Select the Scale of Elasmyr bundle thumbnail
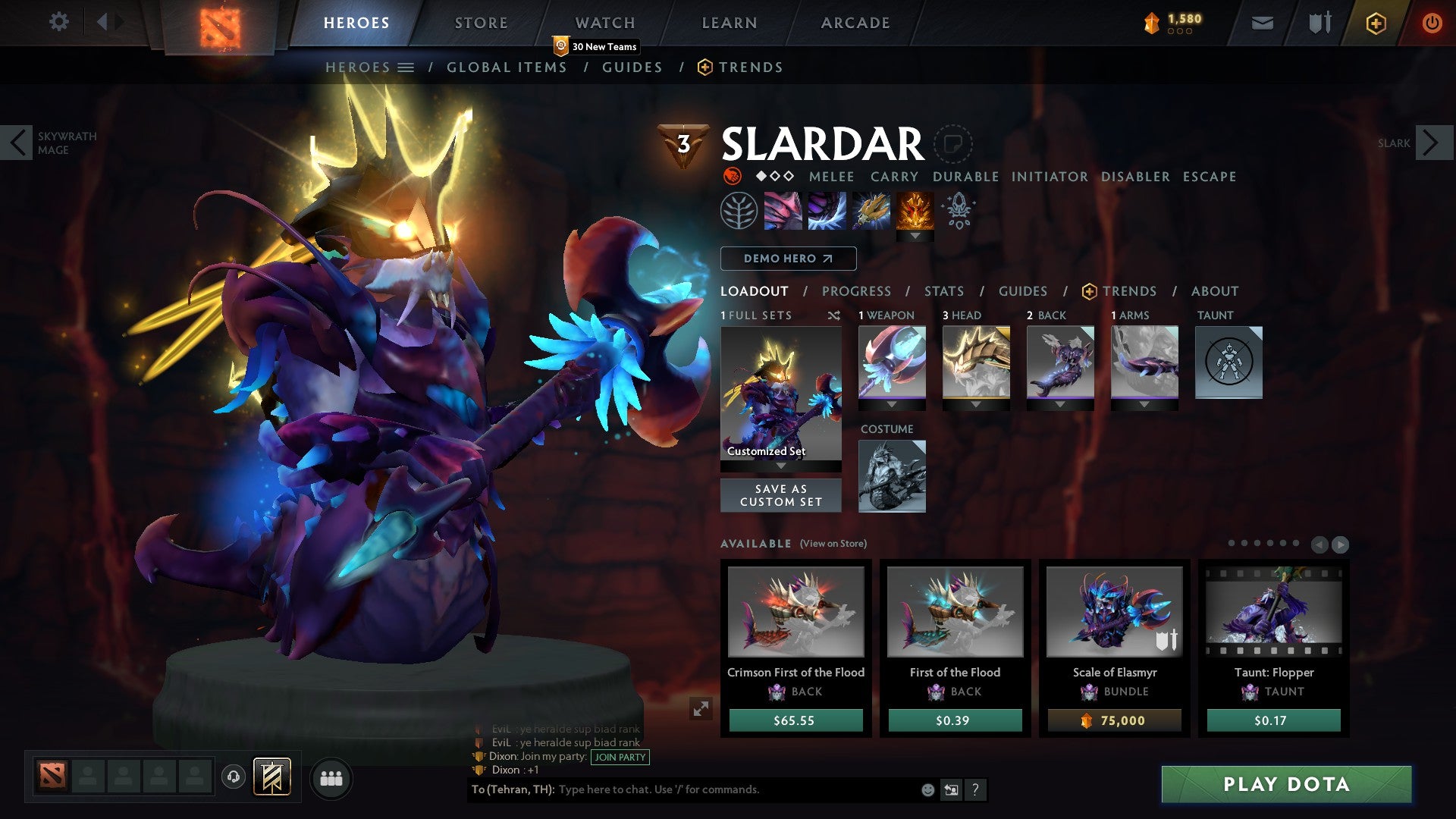The image size is (1456, 819). [x=1112, y=612]
